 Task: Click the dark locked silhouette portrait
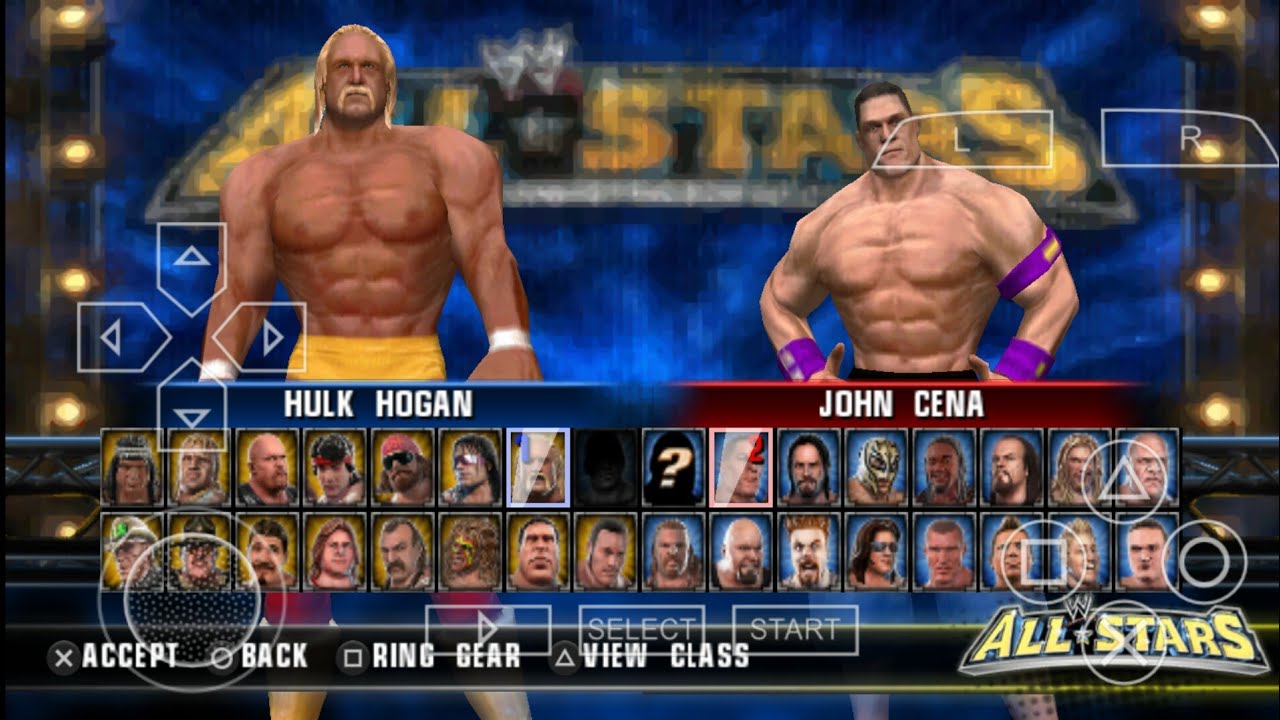click(606, 467)
